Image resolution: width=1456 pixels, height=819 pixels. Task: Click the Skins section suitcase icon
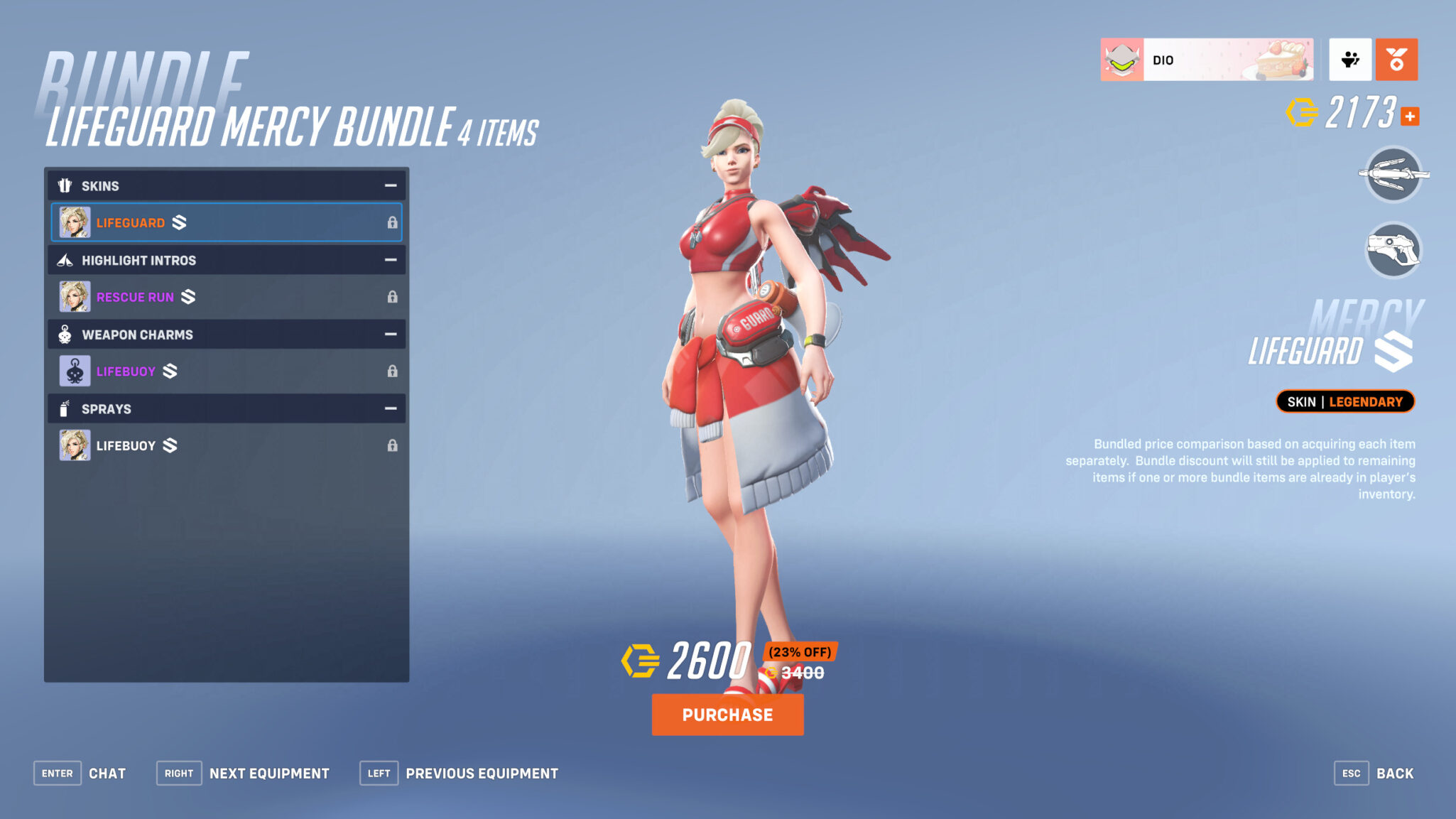65,185
